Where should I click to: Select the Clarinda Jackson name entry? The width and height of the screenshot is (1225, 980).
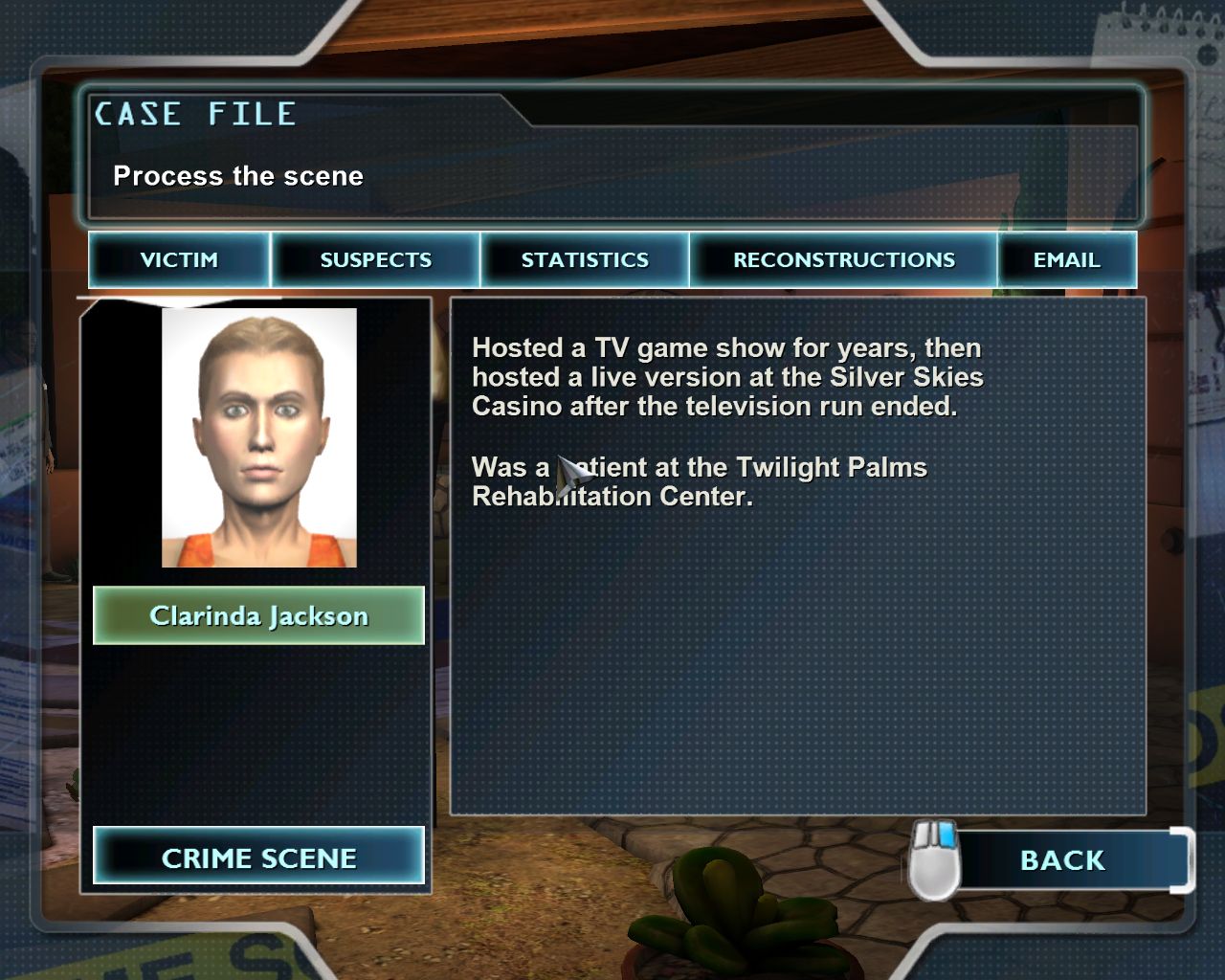click(x=258, y=615)
